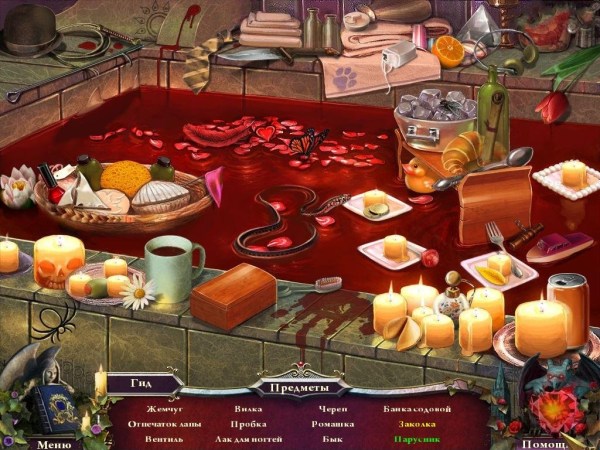Click the Помощь hint button
This screenshot has width=600, height=450.
coord(545,443)
